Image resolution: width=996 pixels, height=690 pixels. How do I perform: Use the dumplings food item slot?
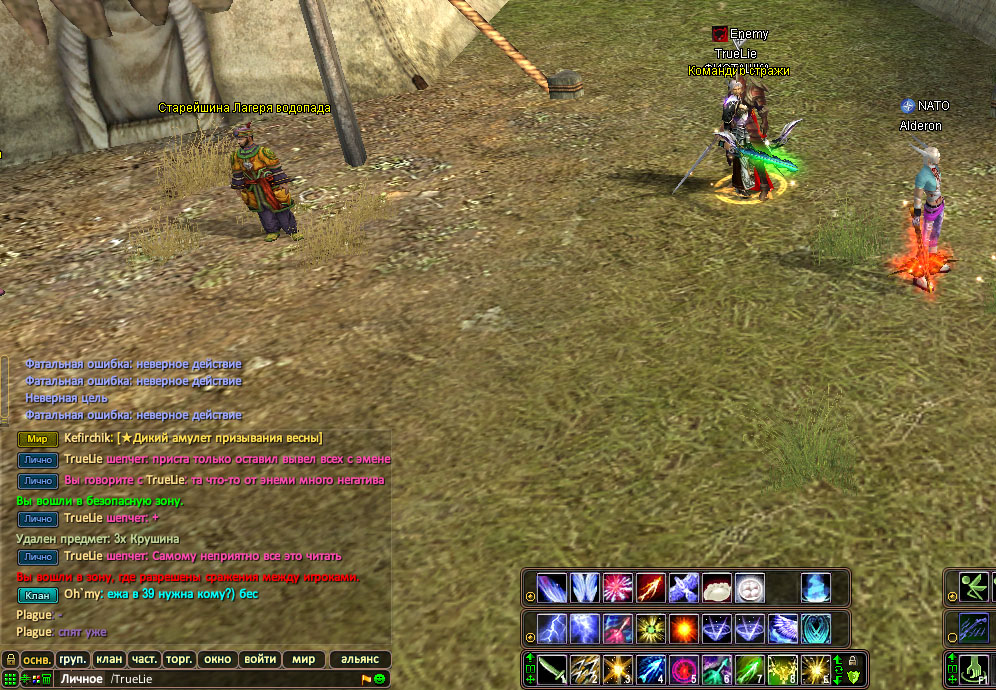(x=717, y=587)
